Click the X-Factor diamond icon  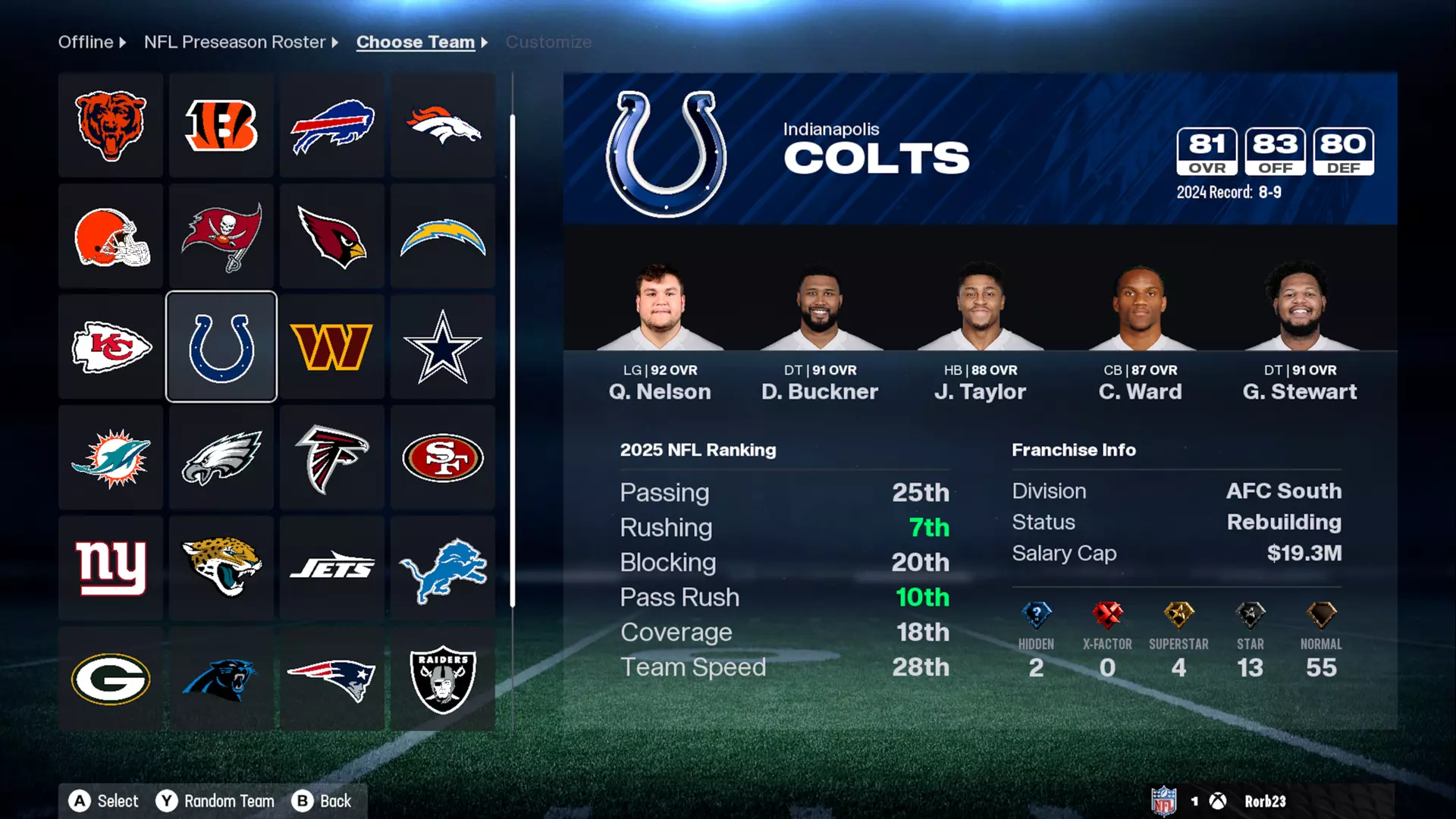pos(1107,616)
